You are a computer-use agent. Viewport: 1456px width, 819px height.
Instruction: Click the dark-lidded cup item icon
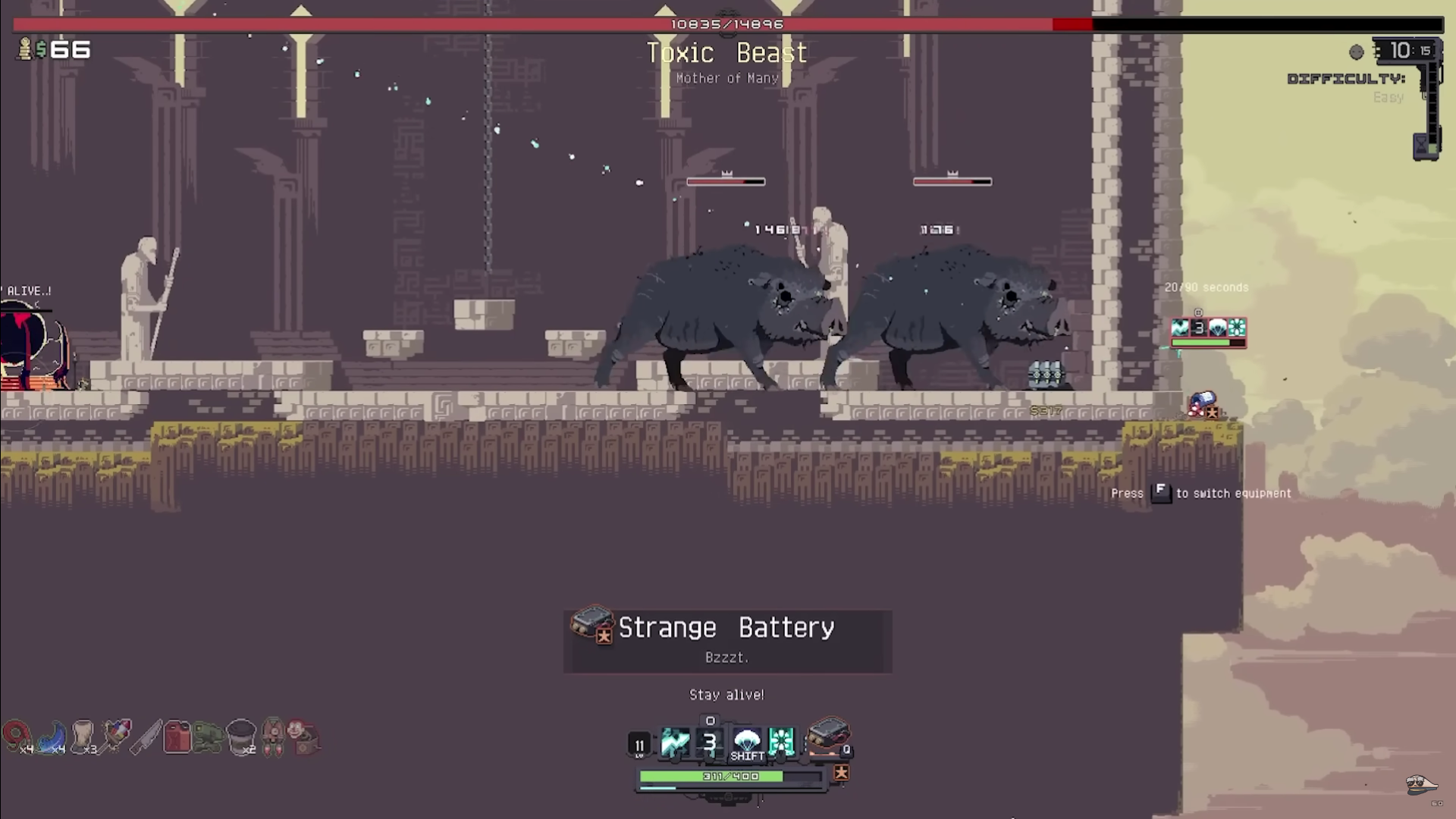[241, 736]
